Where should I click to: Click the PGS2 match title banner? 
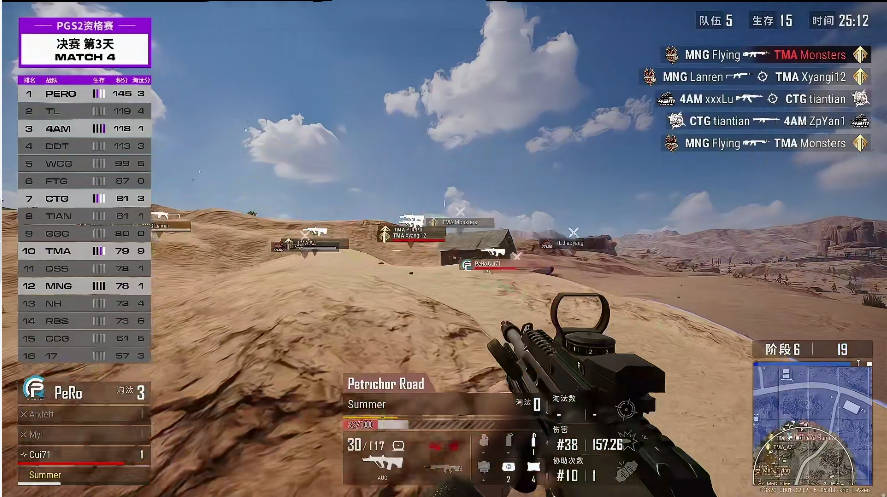[x=84, y=42]
